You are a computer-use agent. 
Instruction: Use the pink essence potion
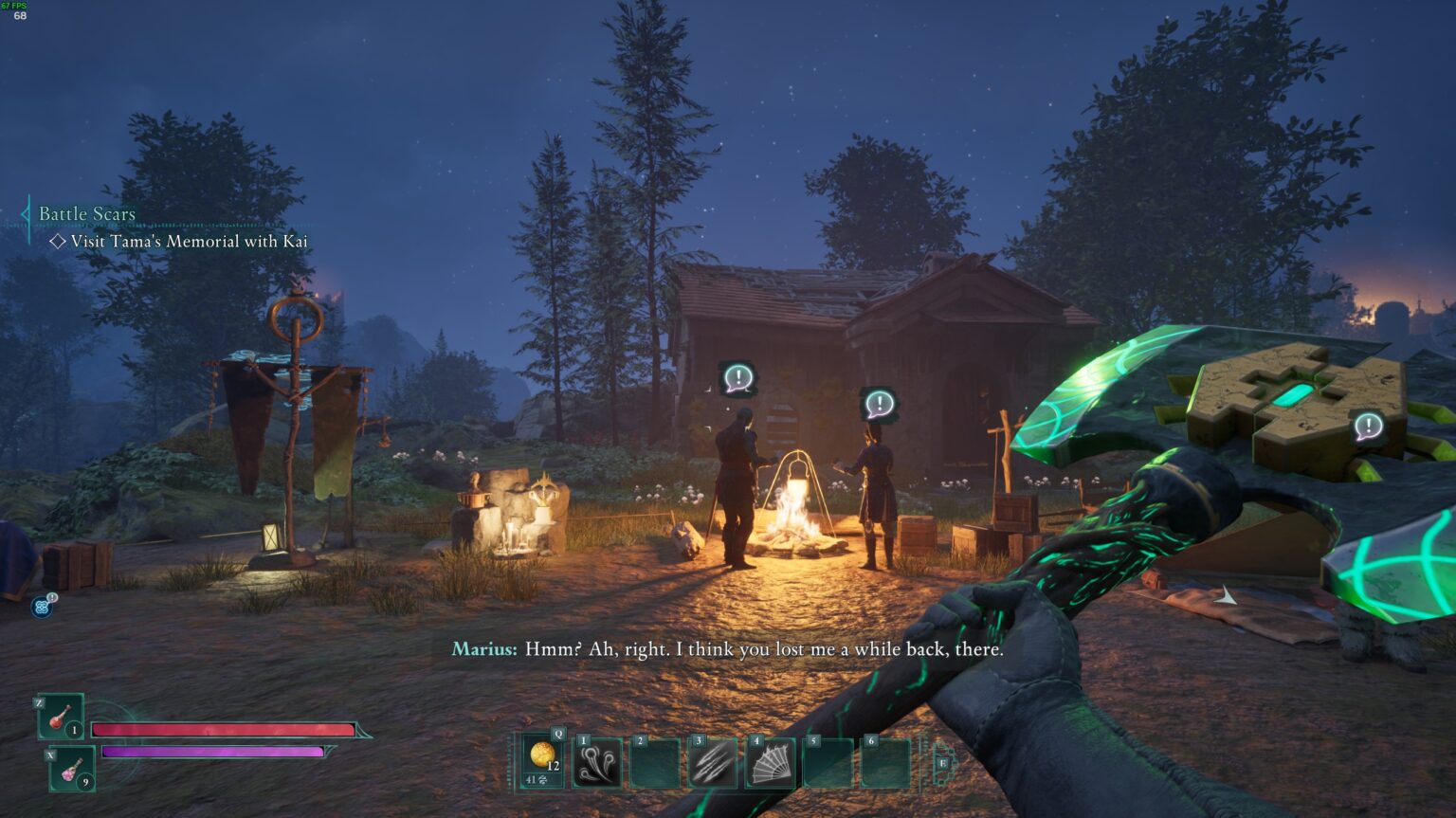point(71,769)
